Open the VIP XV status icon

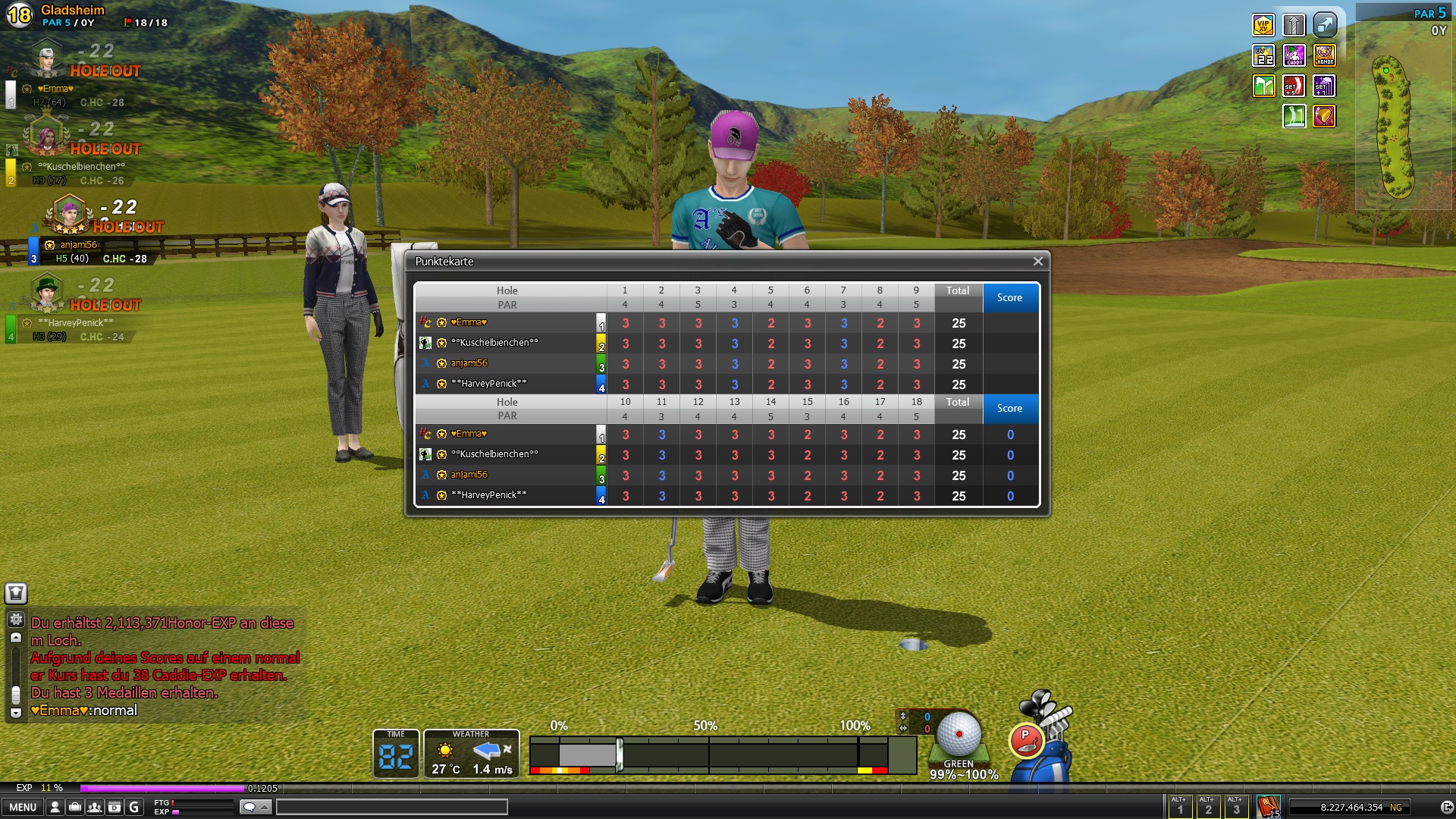coord(1263,25)
